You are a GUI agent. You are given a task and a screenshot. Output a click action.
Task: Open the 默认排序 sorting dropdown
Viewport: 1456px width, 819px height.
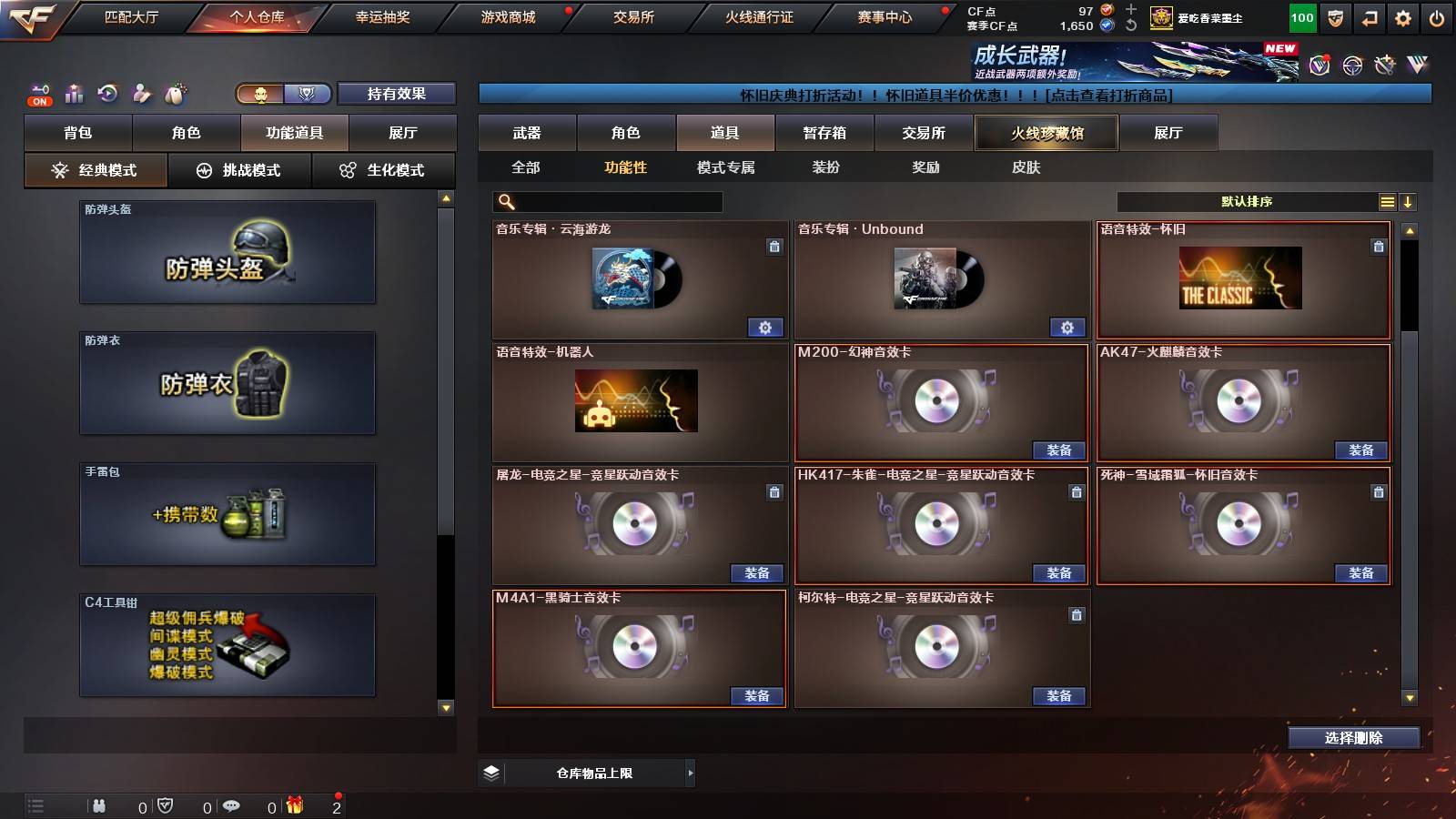(1247, 201)
